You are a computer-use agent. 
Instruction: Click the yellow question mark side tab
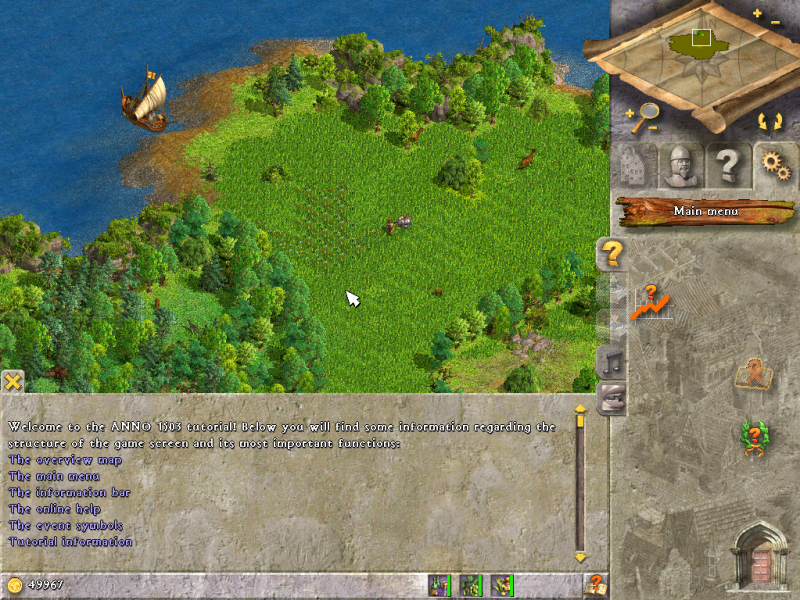tap(611, 254)
